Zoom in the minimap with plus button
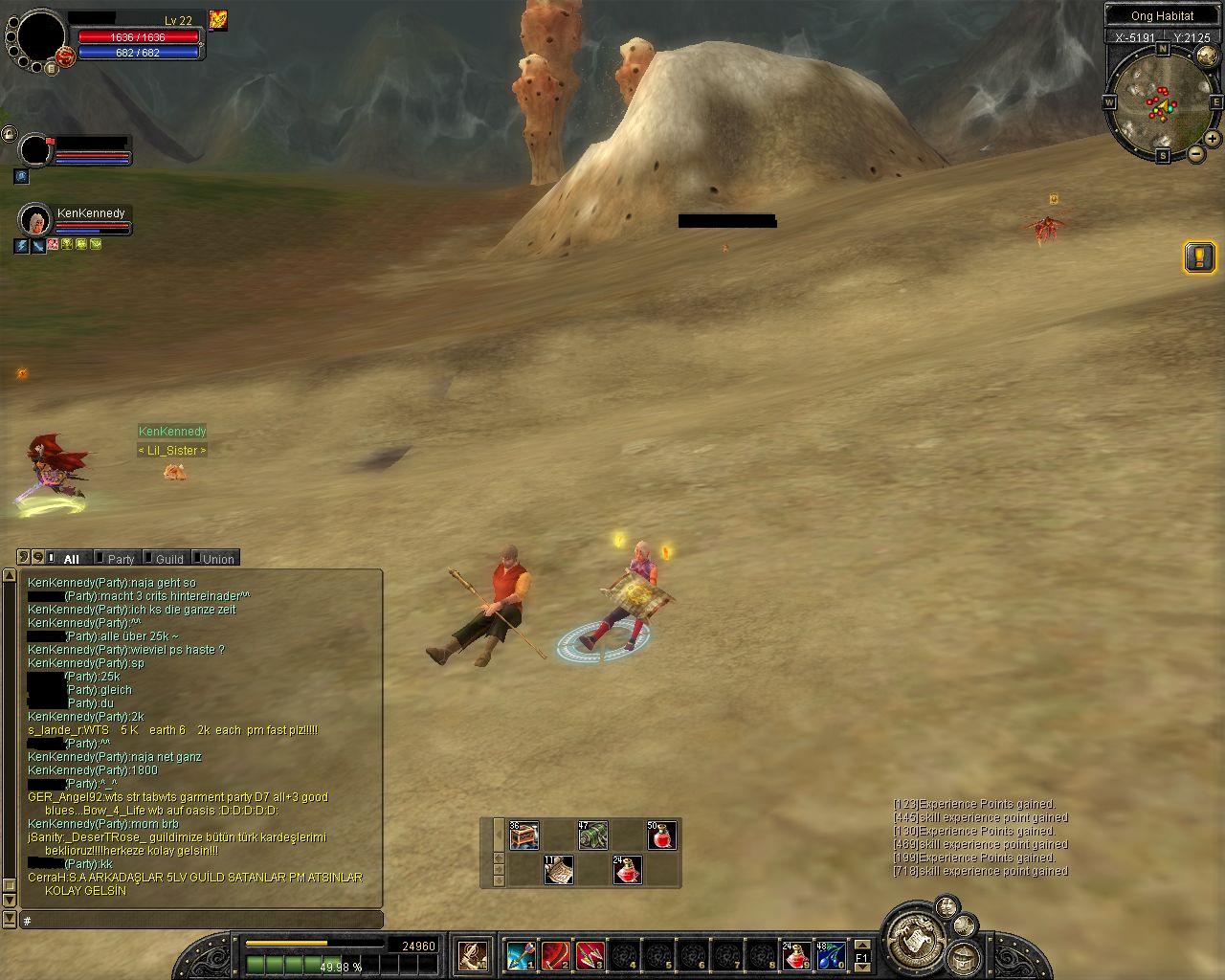 (x=1214, y=140)
